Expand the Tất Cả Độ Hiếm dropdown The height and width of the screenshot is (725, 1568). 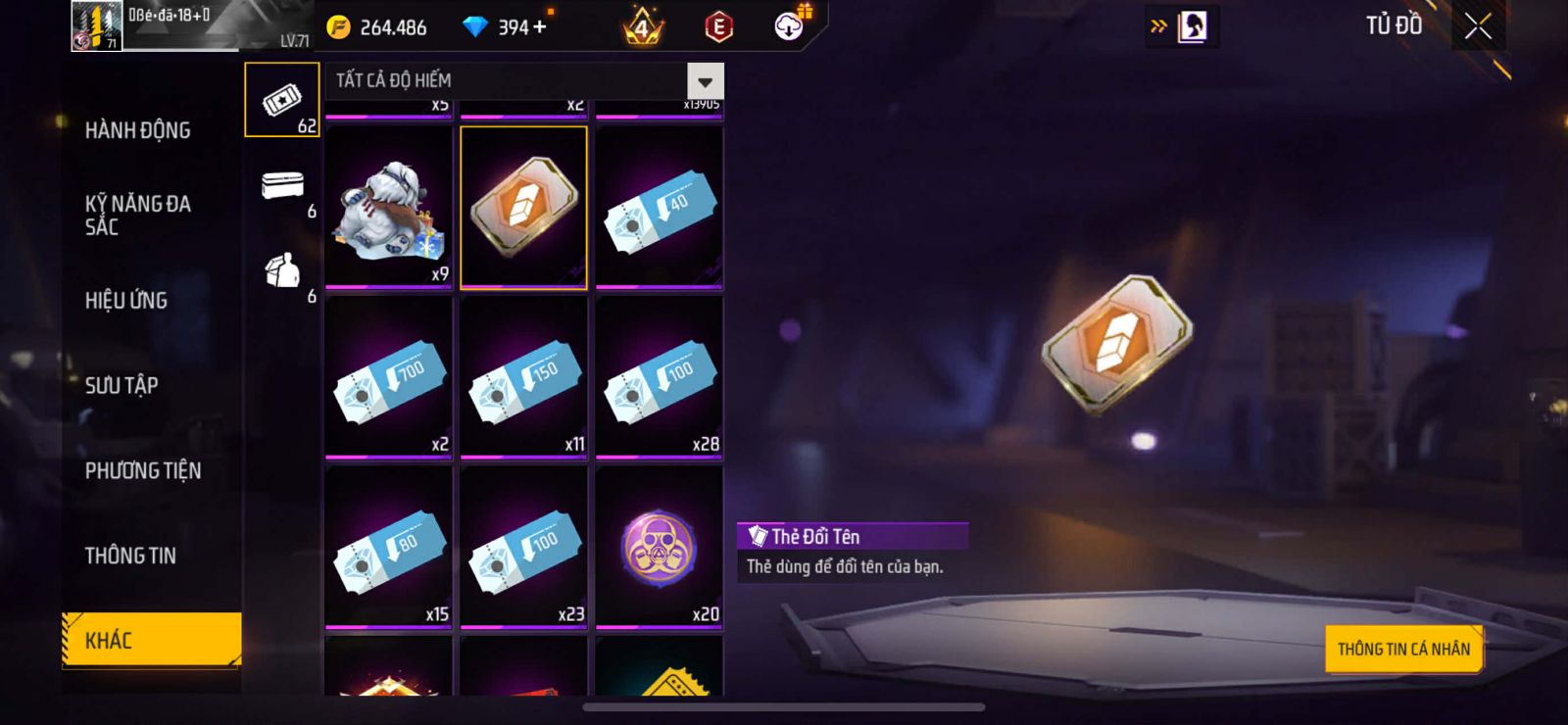[705, 81]
